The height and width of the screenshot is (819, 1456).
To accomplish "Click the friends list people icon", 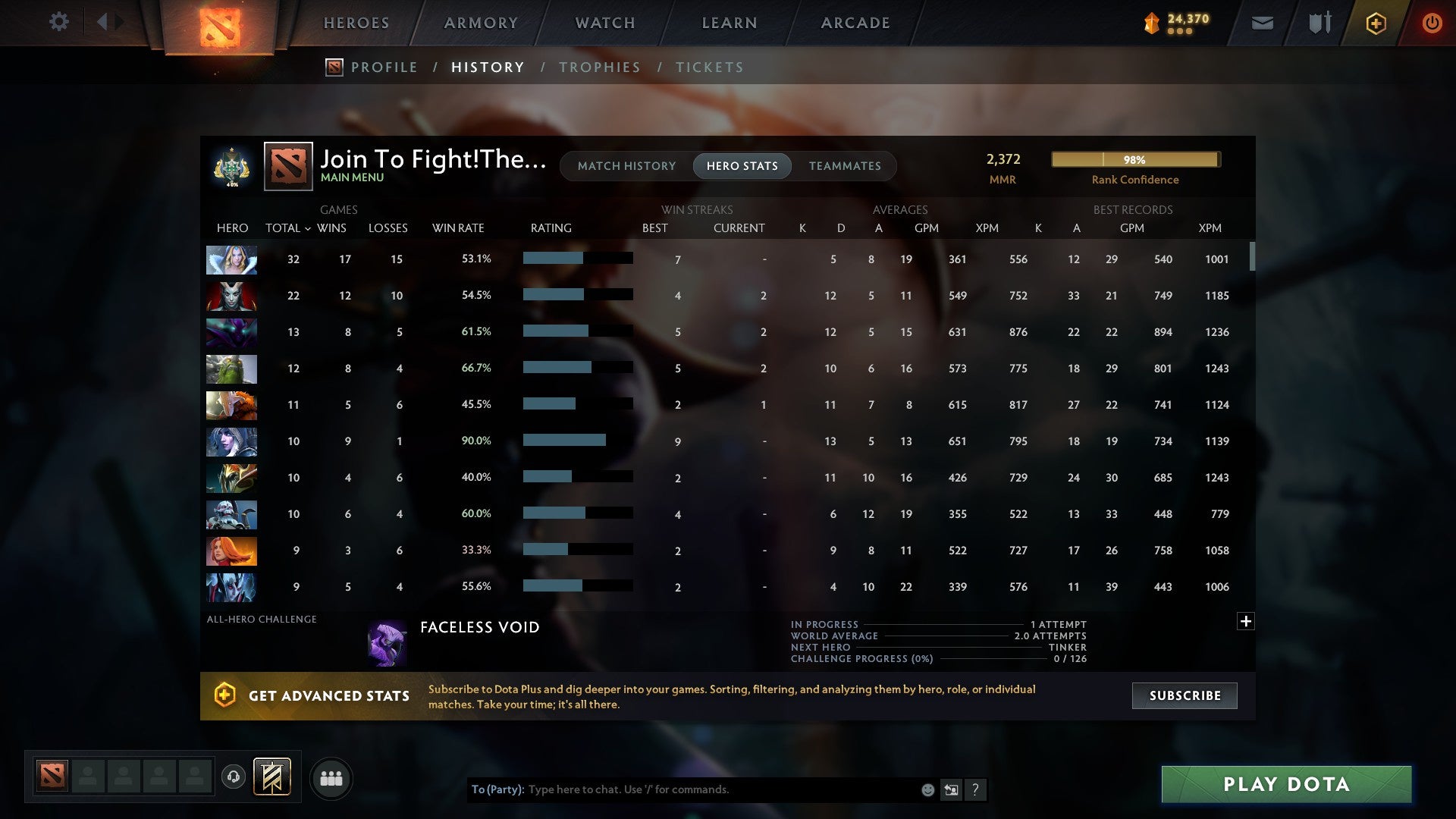I will [x=331, y=777].
